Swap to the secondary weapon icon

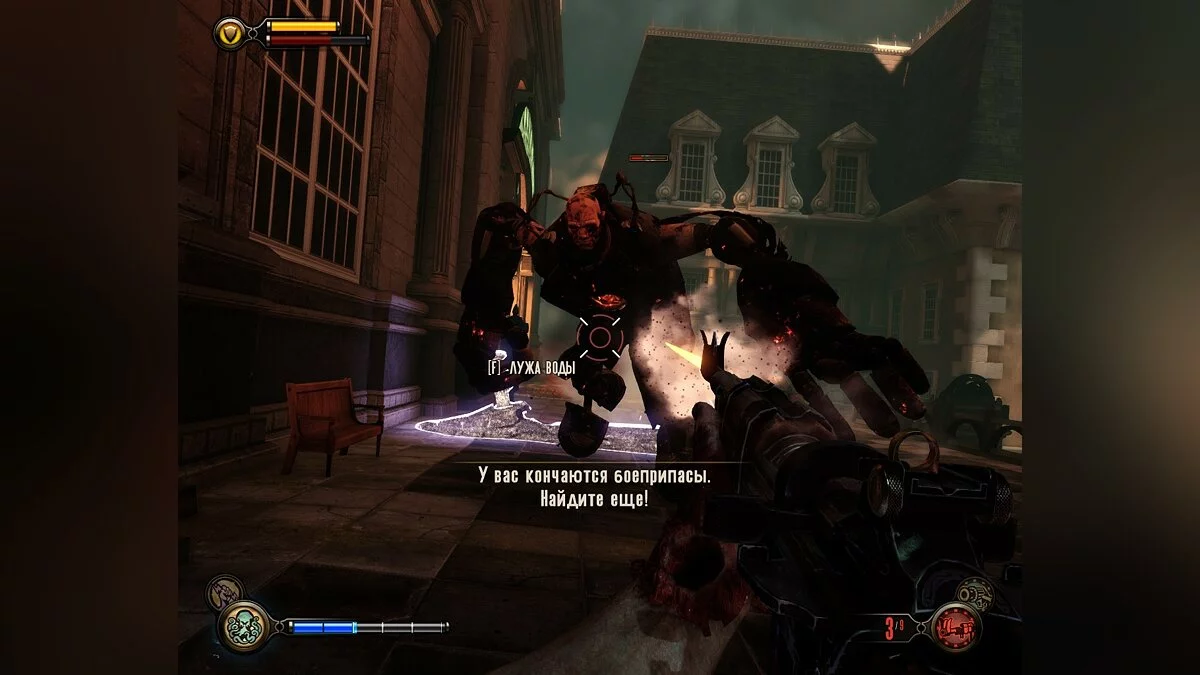click(974, 593)
